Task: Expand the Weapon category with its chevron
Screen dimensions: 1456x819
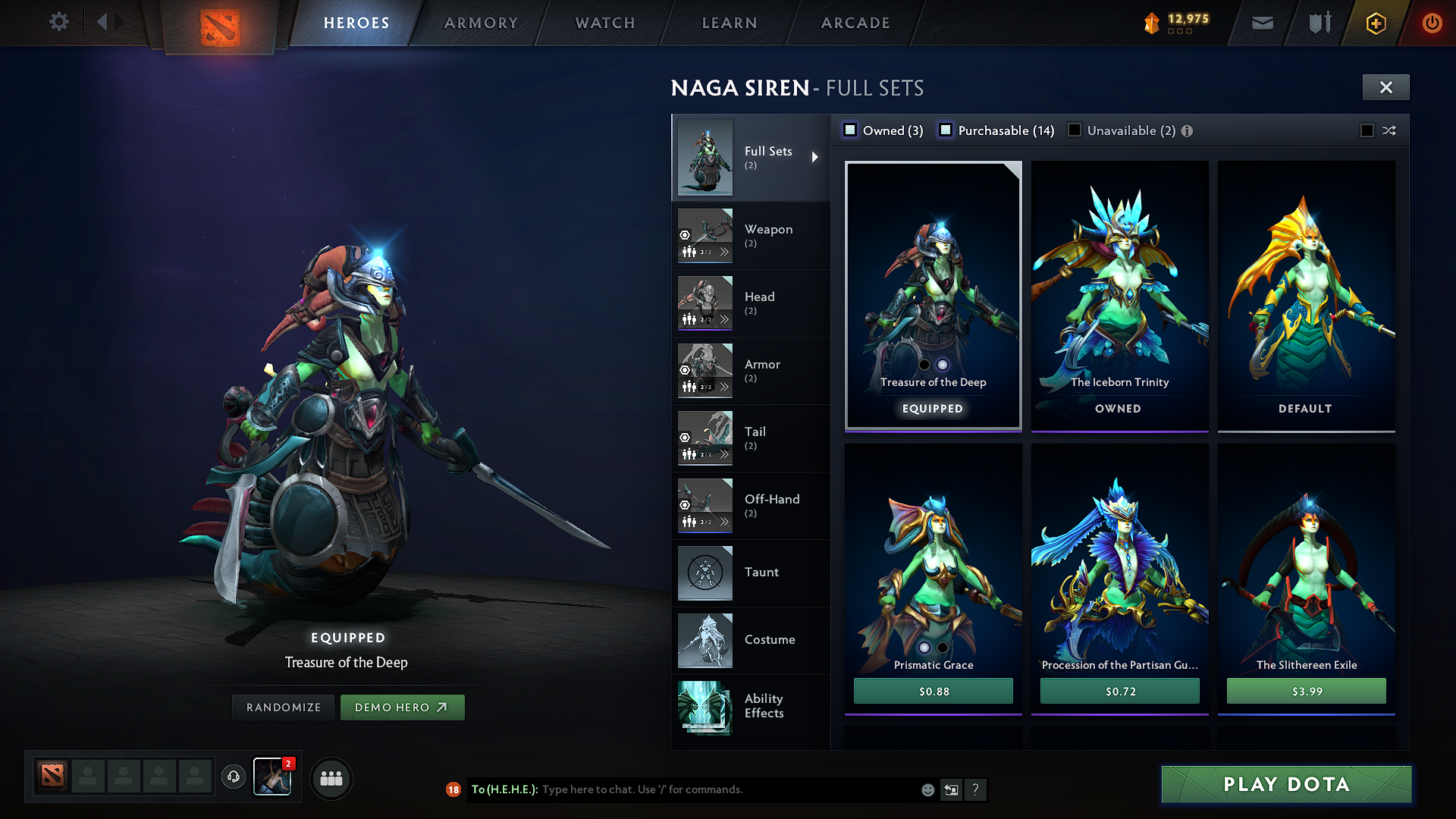Action: pos(726,252)
